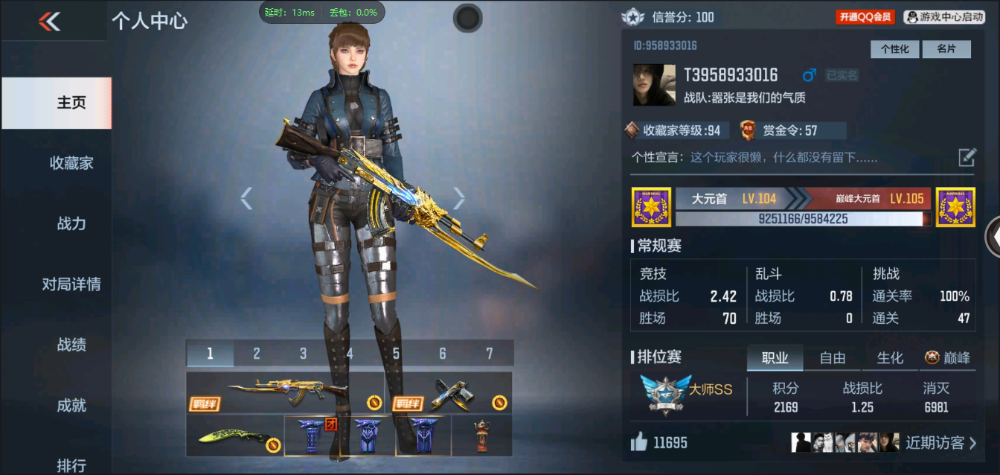Viewport: 1000px width, 475px height.
Task: Switch ranked stats to 自由 tab
Action: coord(832,358)
